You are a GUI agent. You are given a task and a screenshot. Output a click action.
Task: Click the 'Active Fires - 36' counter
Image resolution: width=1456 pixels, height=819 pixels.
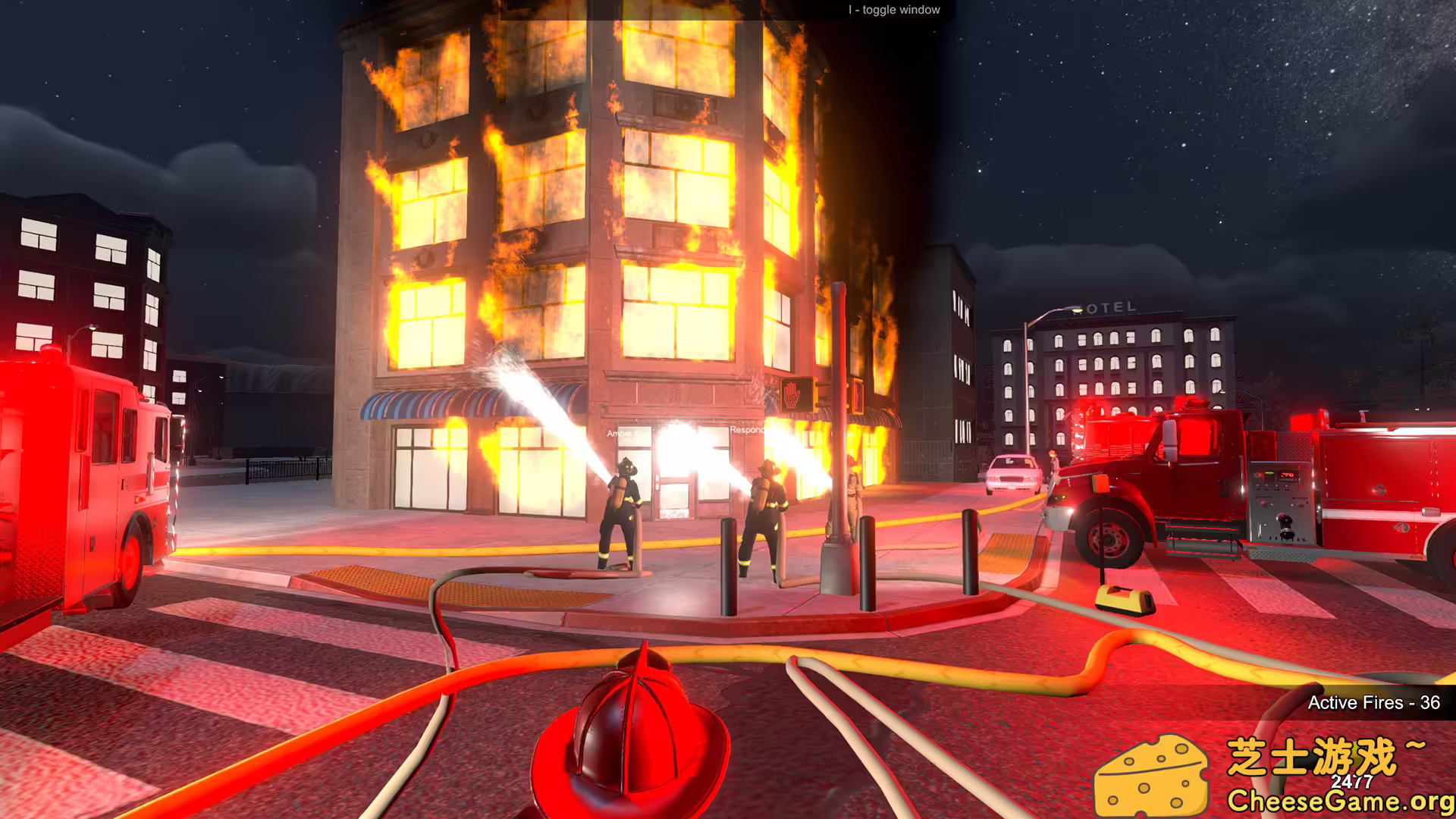(1374, 704)
